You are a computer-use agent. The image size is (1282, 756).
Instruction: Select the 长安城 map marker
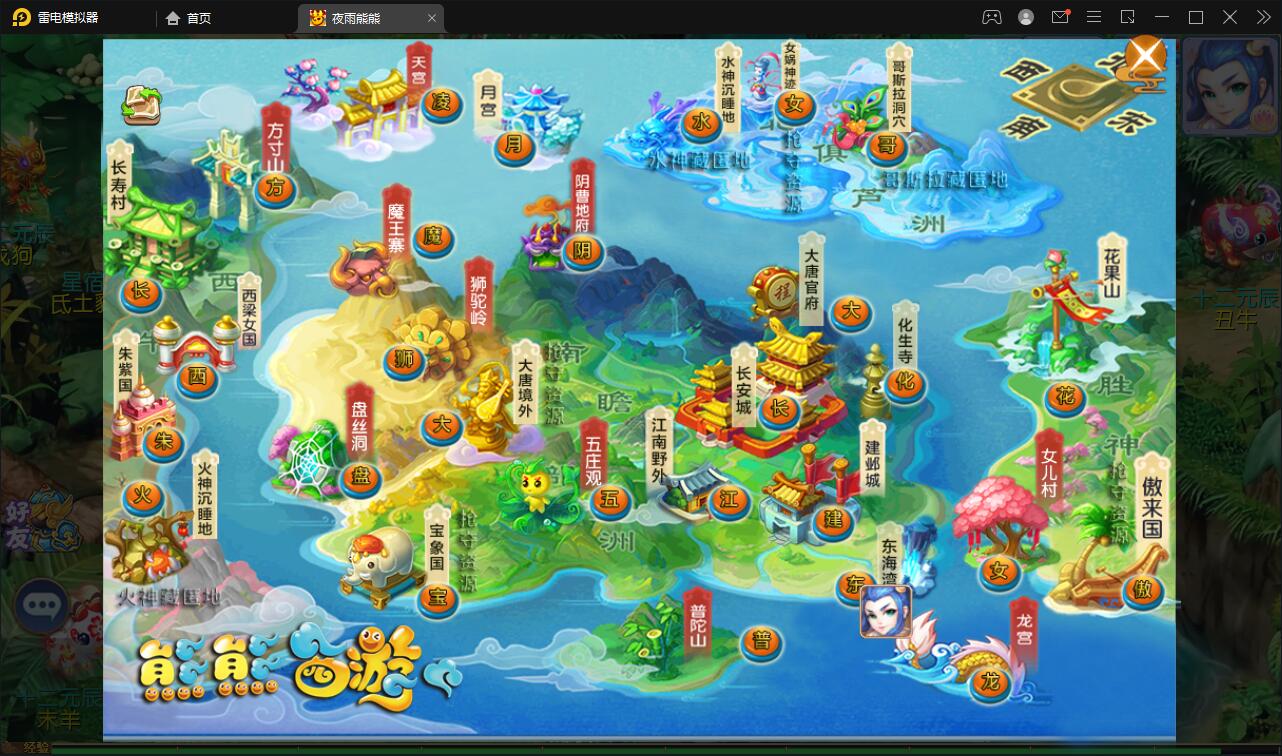[779, 408]
